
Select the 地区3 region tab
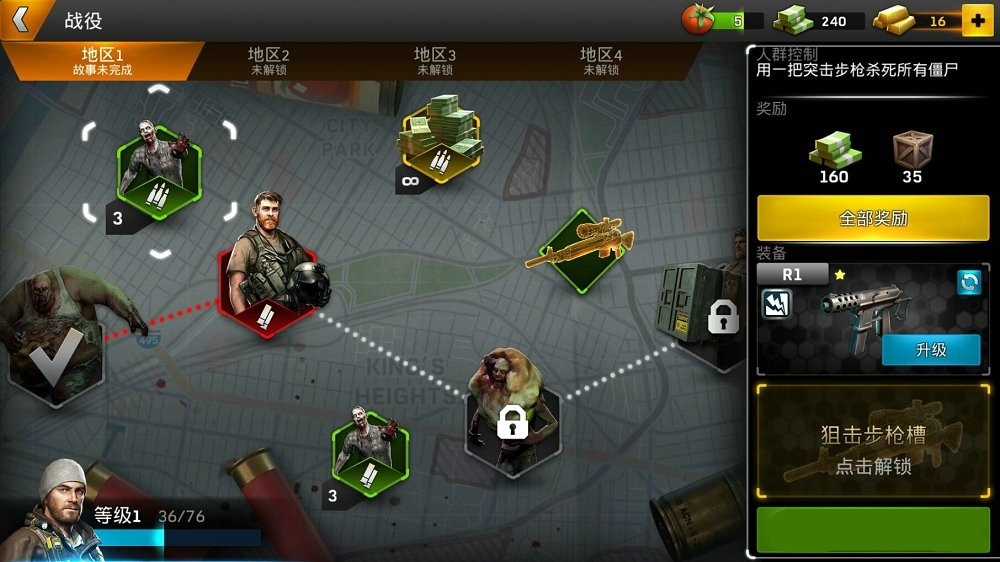(435, 61)
